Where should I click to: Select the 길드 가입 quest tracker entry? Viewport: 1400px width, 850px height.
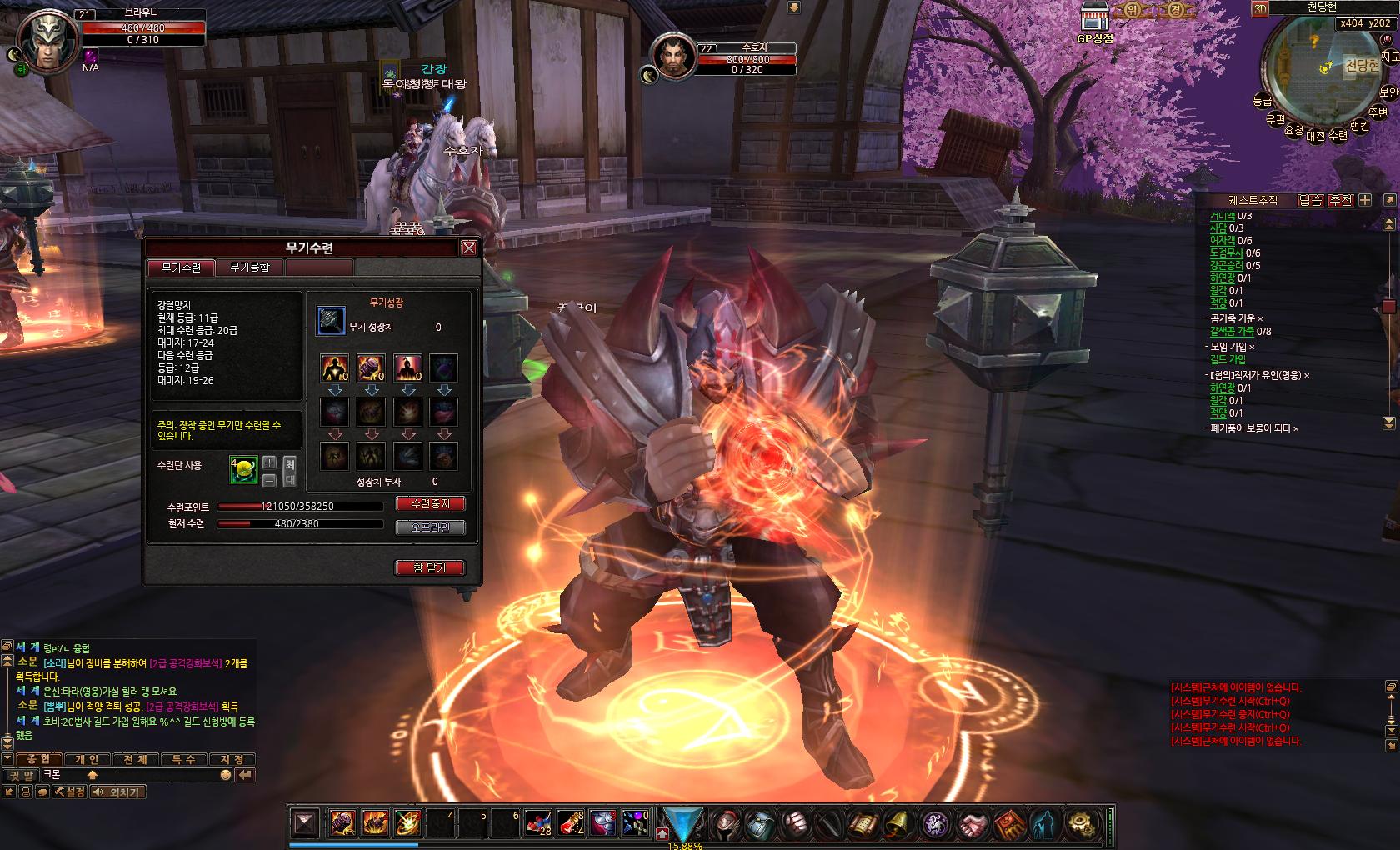point(1227,359)
